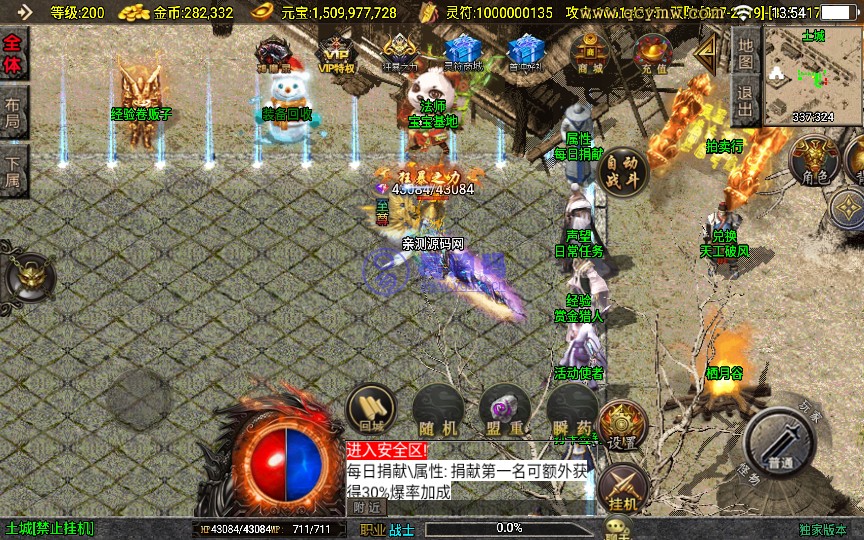The image size is (864, 540).
Task: Open the 下属 side tab
Action: pyautogui.click(x=14, y=170)
